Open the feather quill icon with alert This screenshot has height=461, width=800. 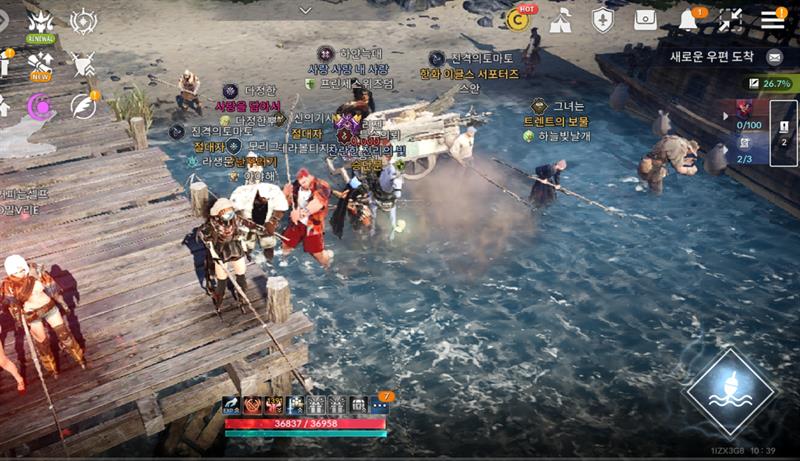click(84, 105)
